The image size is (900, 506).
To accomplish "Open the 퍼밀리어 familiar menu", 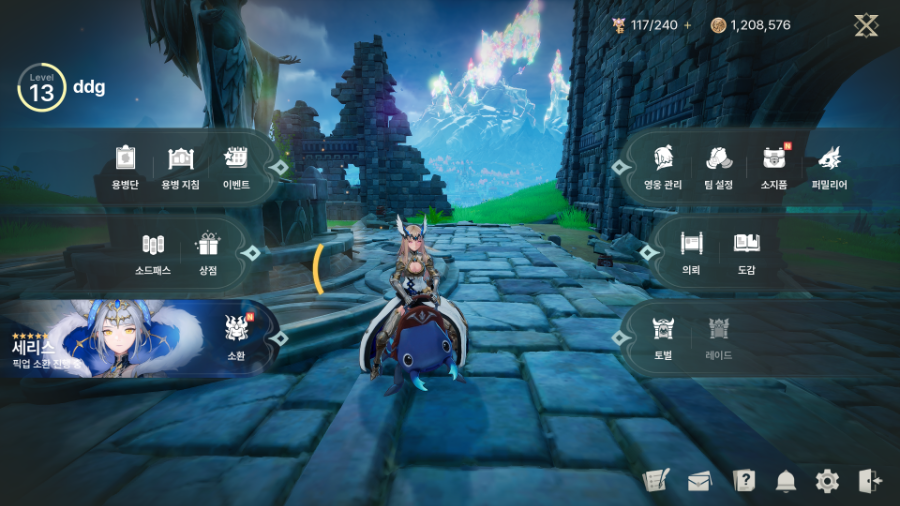I will click(x=829, y=166).
